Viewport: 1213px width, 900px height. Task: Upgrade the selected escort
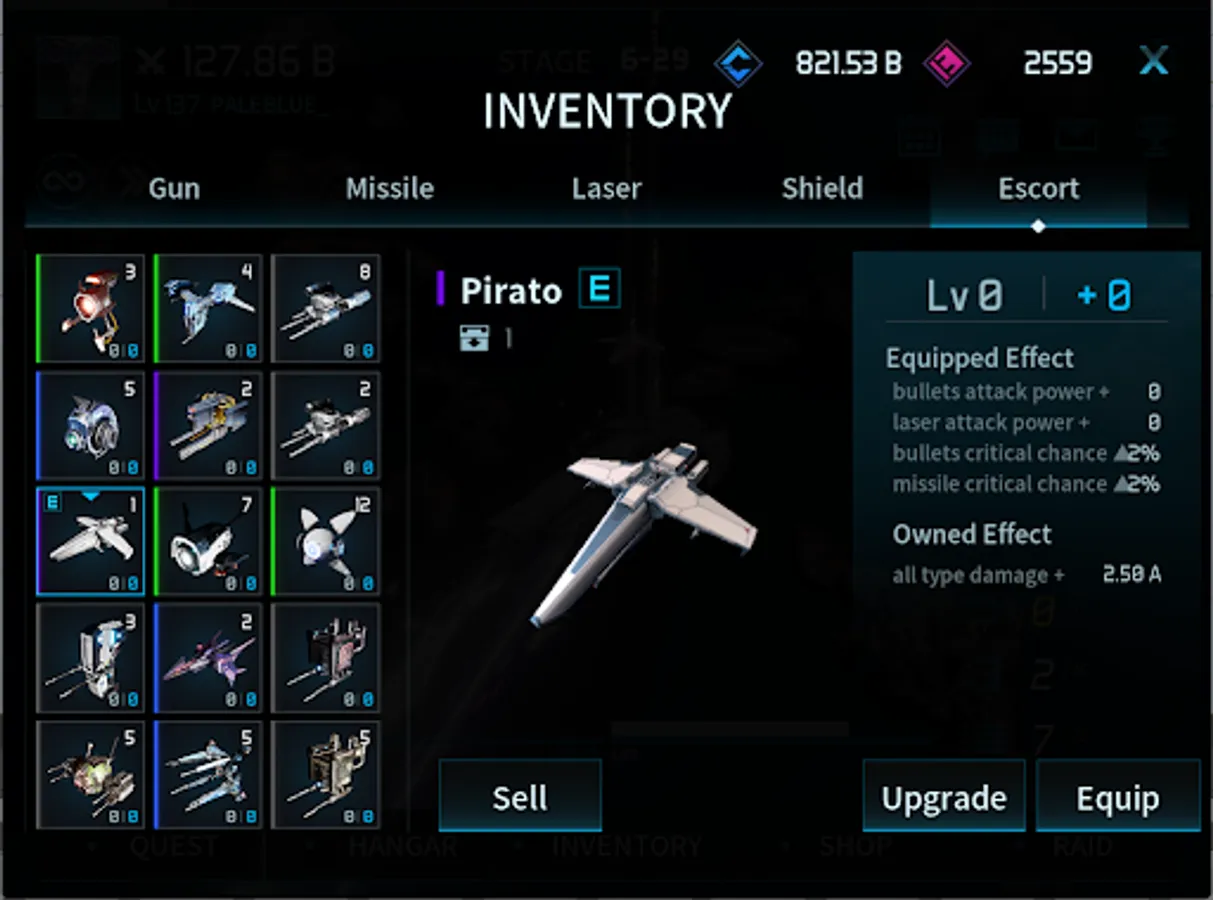[x=943, y=797]
